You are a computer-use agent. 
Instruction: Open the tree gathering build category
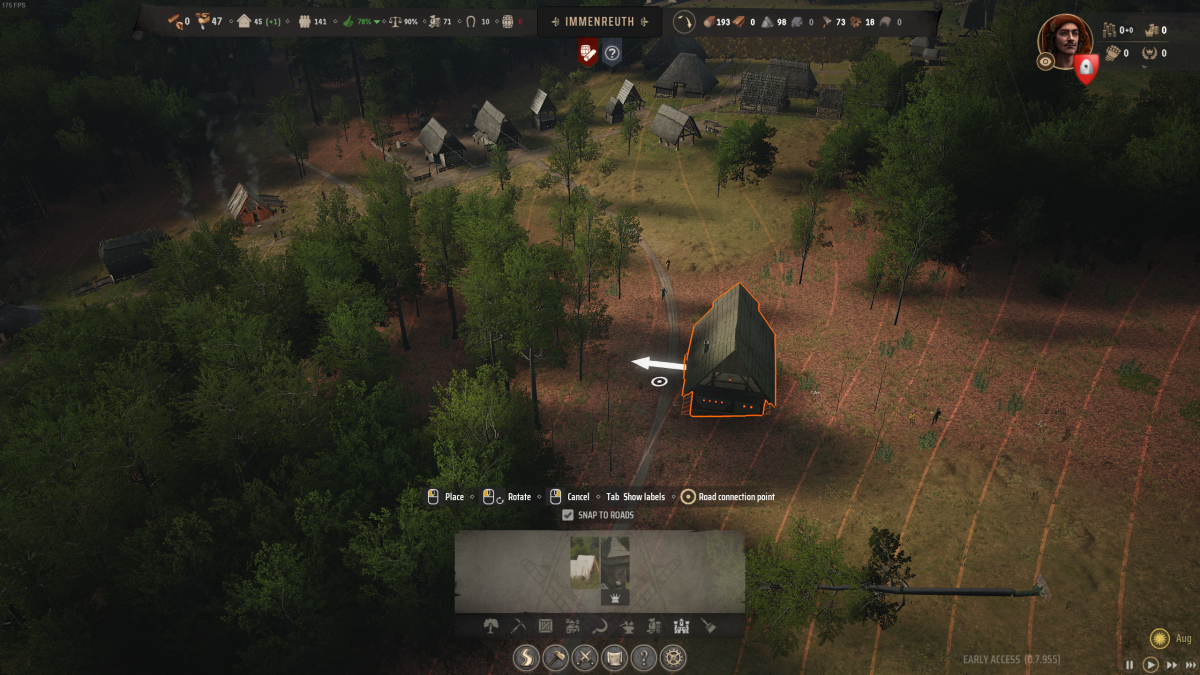491,626
